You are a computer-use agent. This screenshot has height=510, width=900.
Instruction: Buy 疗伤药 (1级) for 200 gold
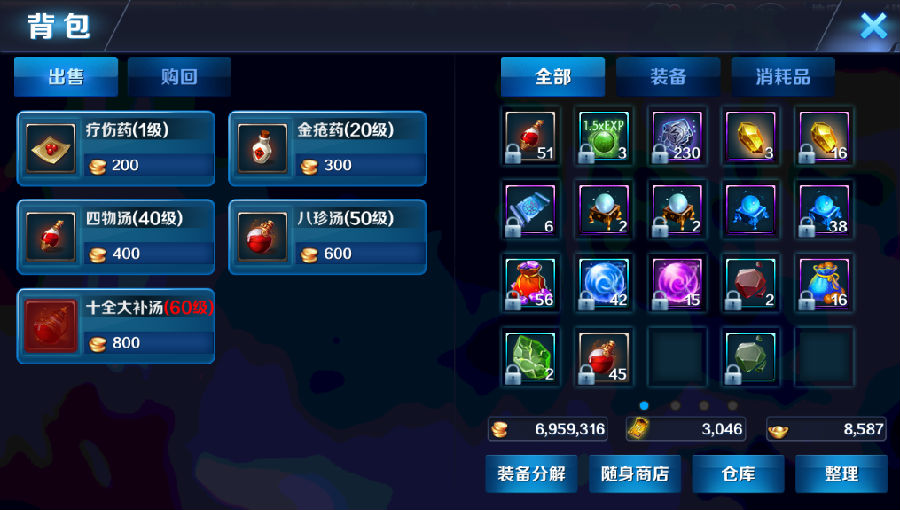[116, 148]
